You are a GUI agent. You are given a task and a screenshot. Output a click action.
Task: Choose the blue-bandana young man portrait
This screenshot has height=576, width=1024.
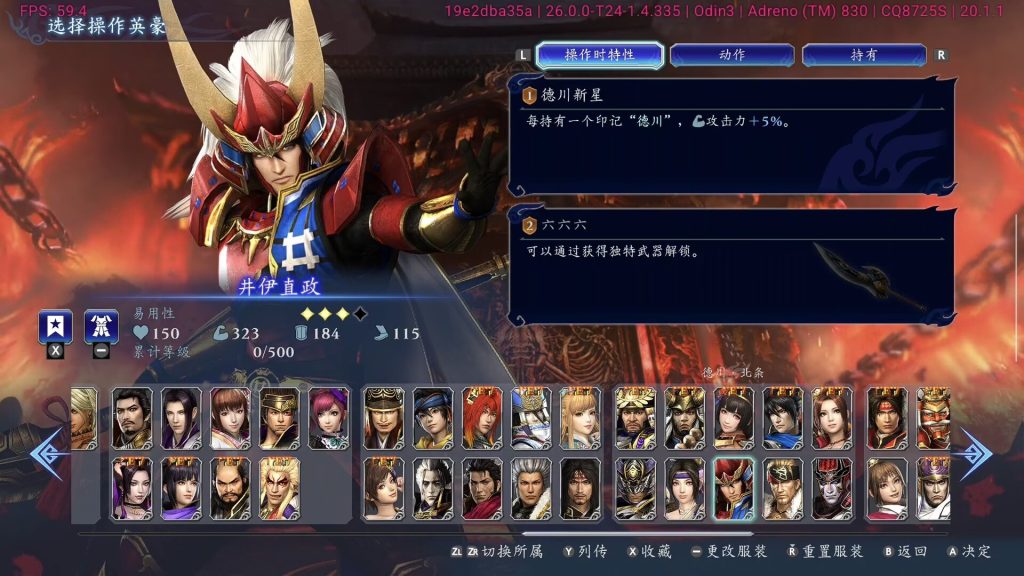433,418
